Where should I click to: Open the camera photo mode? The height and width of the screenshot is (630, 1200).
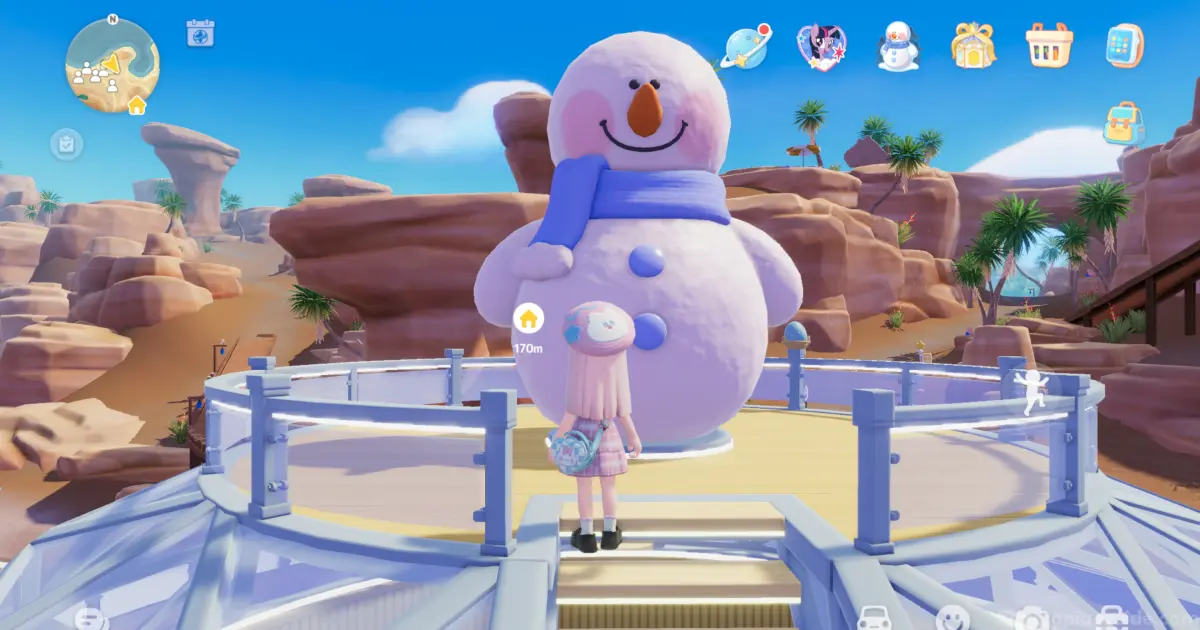(1031, 619)
